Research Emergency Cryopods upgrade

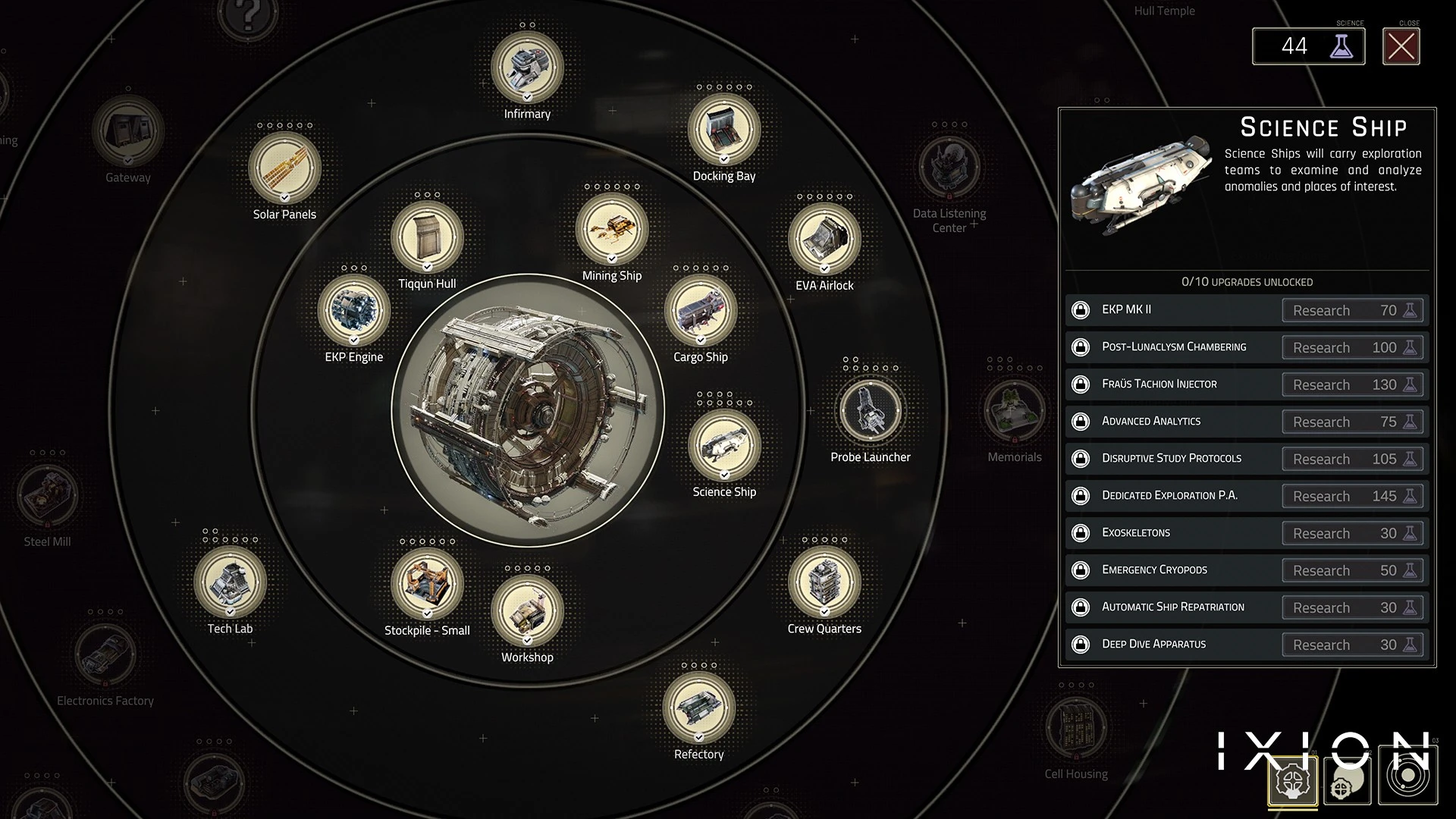coord(1352,570)
